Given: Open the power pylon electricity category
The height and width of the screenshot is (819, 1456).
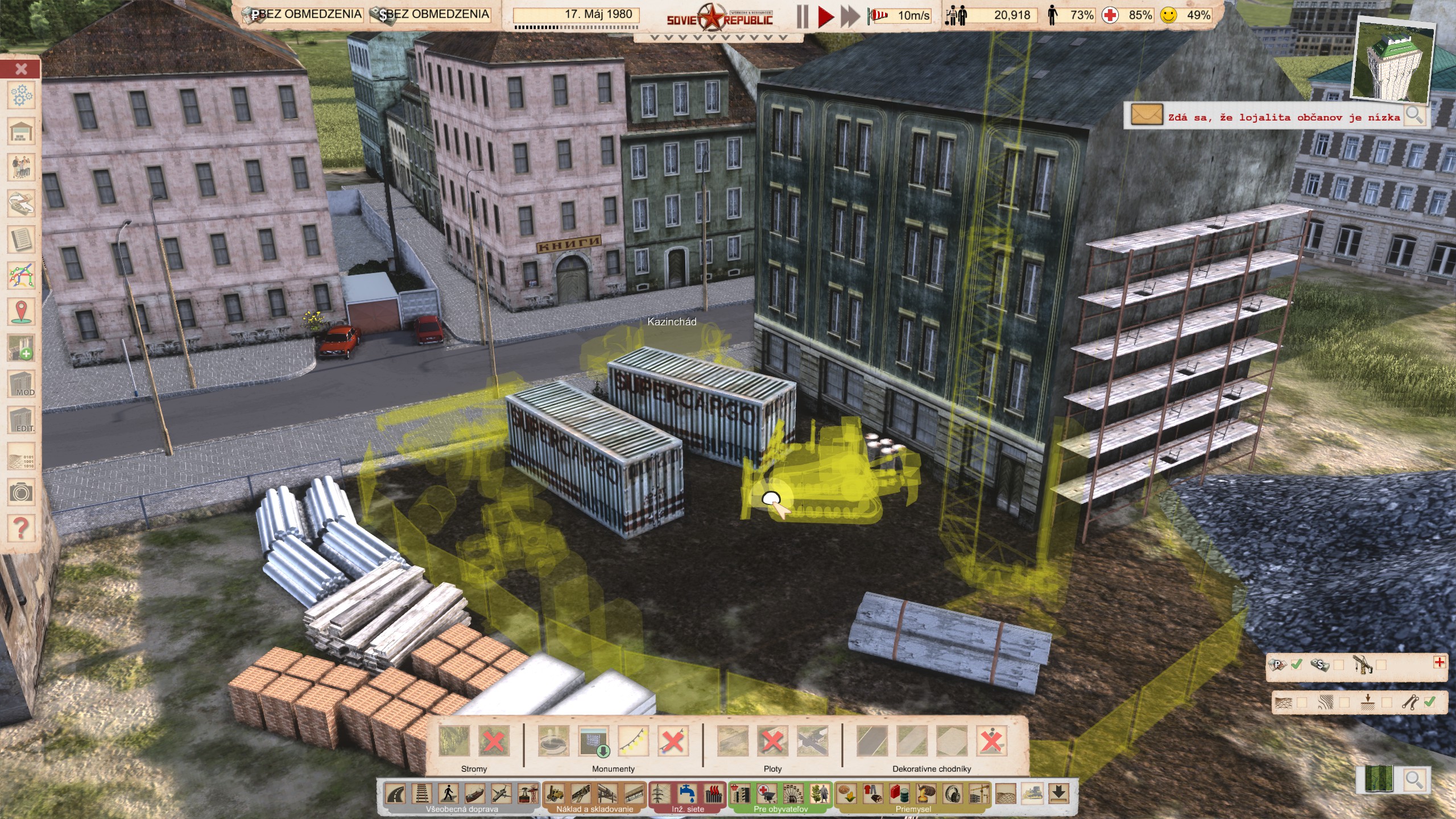Looking at the screenshot, I should pyautogui.click(x=660, y=793).
